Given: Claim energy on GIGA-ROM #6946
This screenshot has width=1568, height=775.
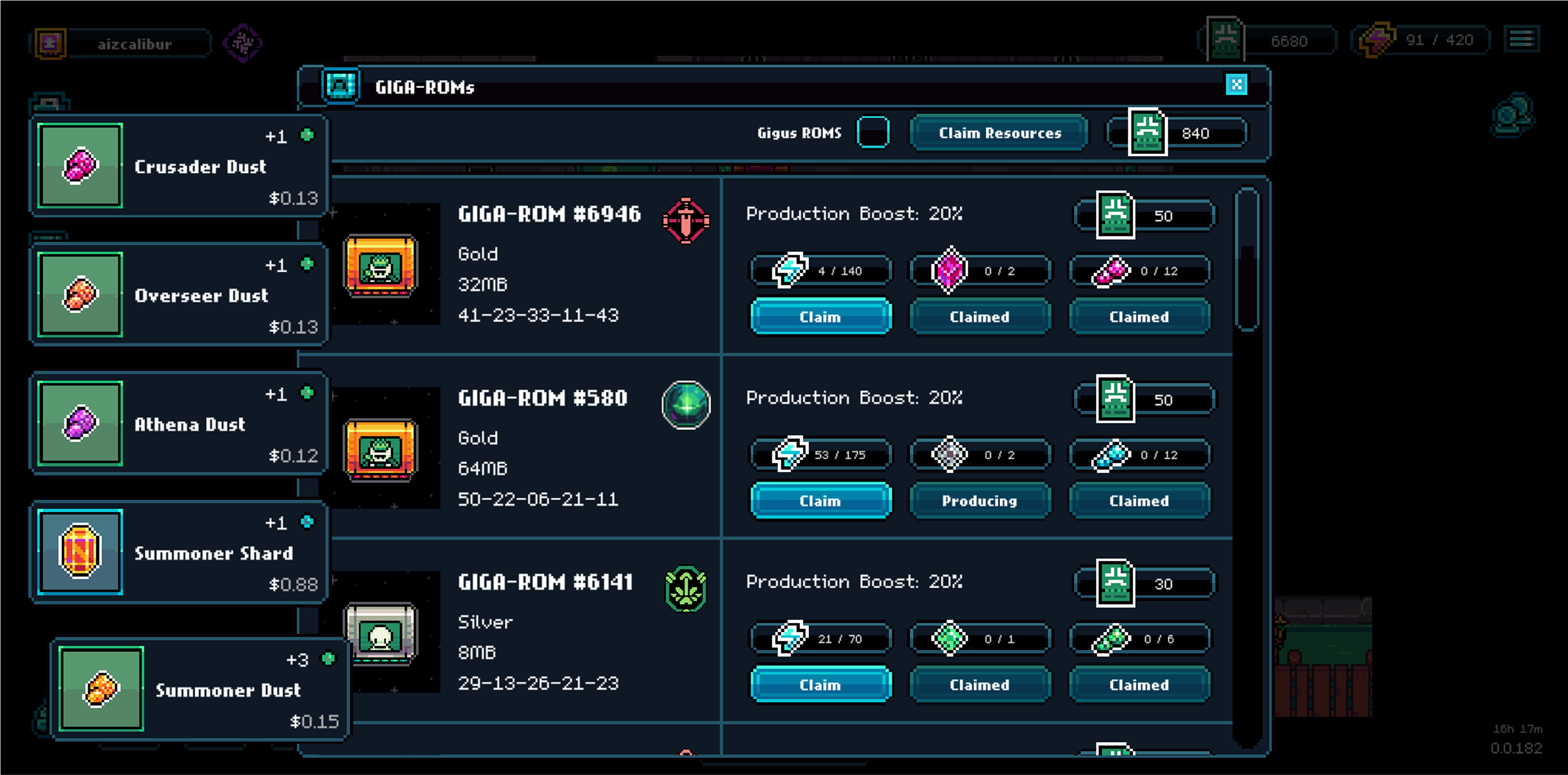Looking at the screenshot, I should pyautogui.click(x=821, y=316).
